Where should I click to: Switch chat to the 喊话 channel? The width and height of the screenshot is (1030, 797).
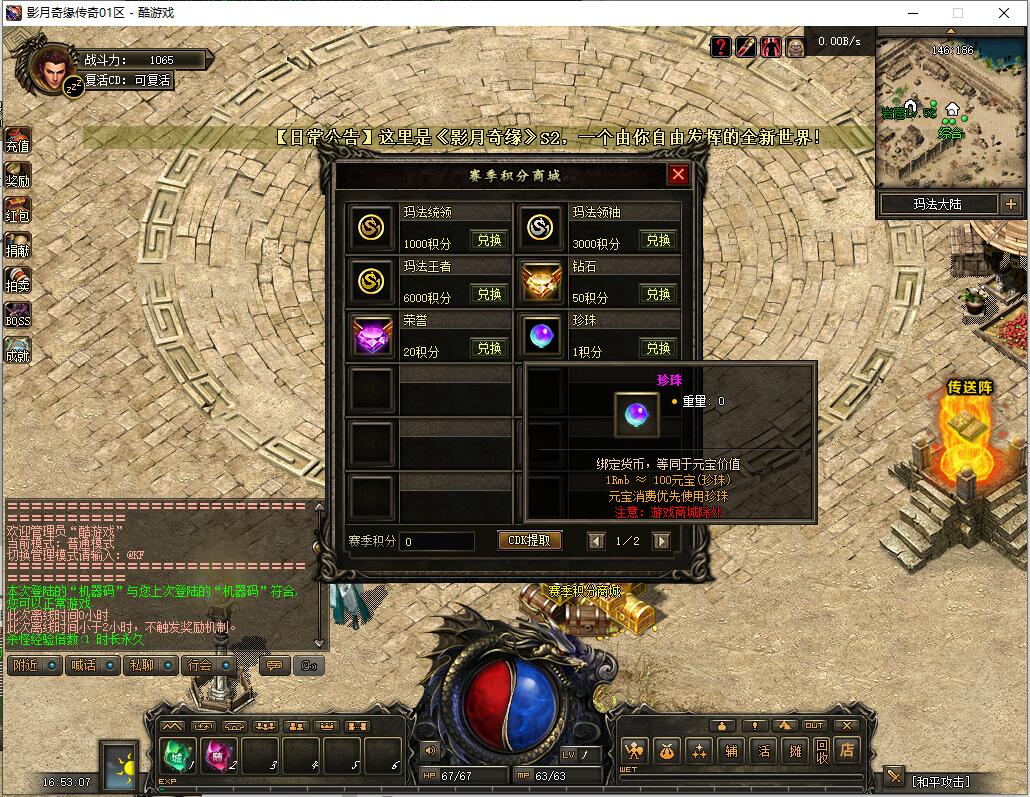pos(84,665)
